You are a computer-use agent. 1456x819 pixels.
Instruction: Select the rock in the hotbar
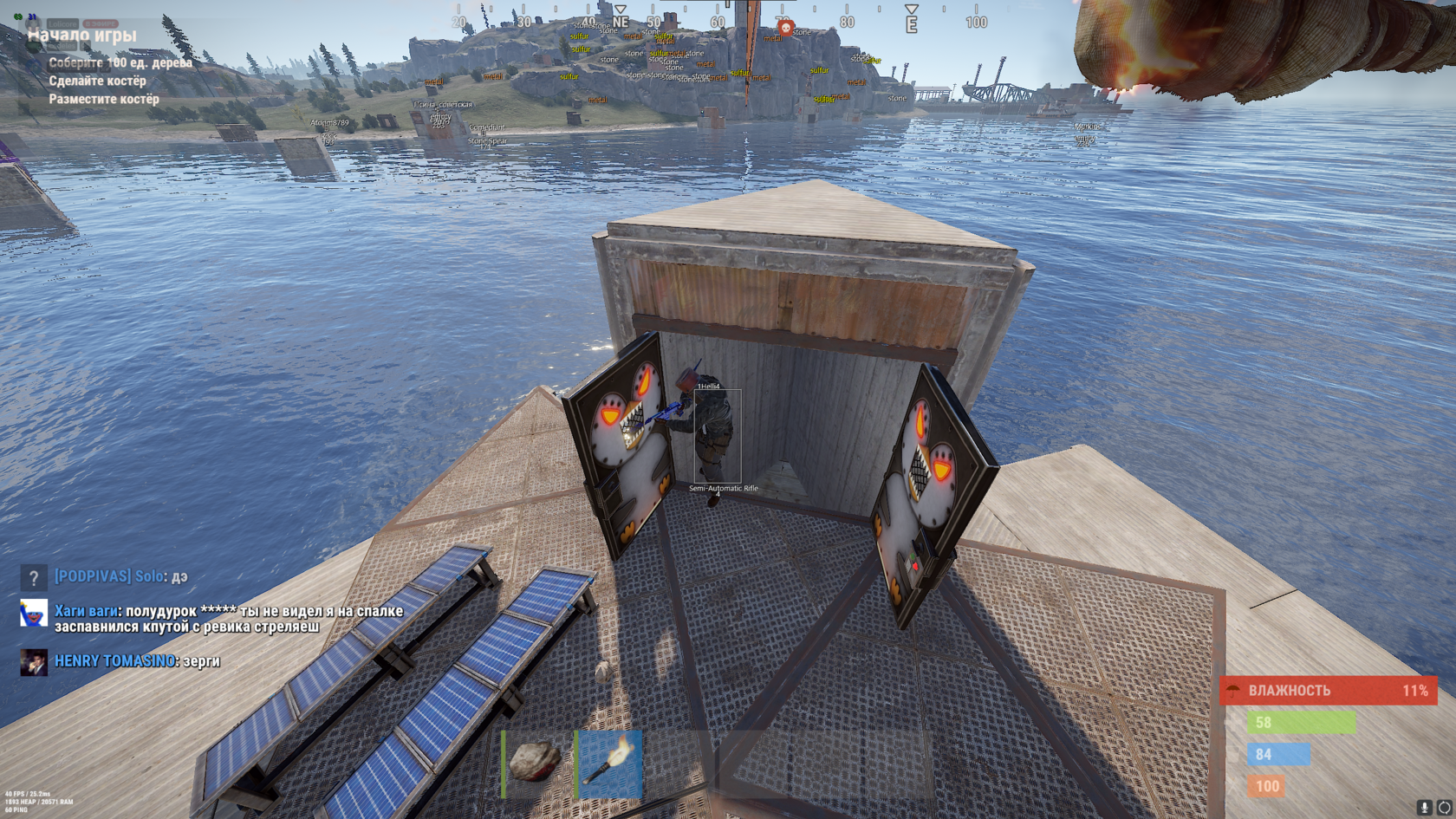535,763
